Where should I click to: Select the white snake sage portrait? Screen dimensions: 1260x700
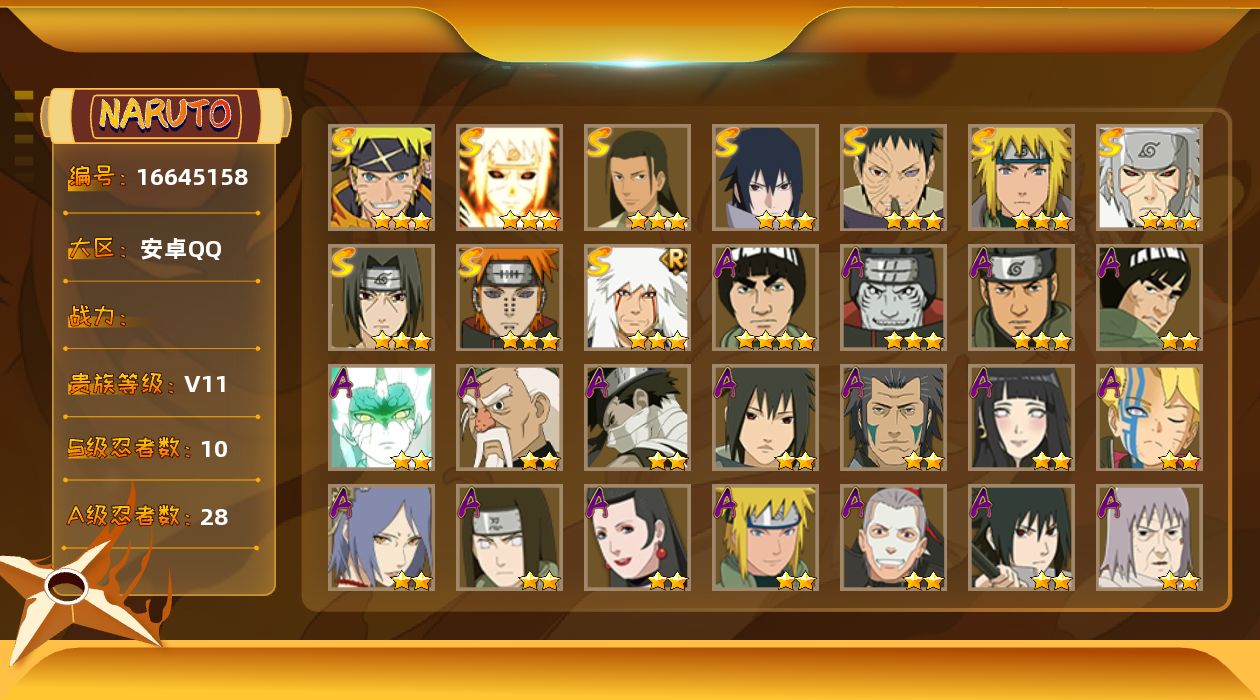[381, 418]
